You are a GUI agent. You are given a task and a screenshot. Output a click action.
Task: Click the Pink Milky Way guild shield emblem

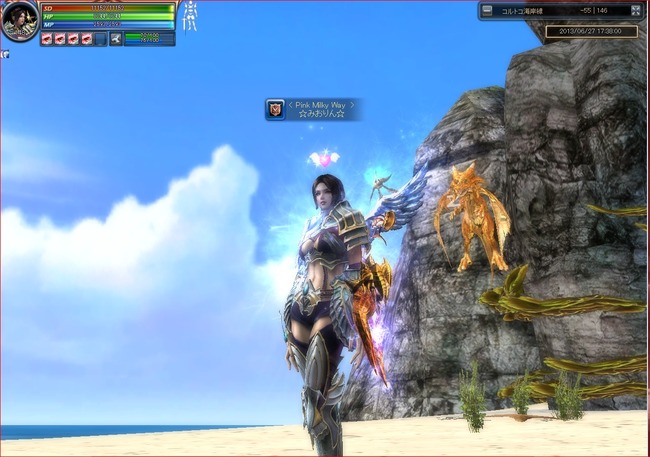pos(275,109)
